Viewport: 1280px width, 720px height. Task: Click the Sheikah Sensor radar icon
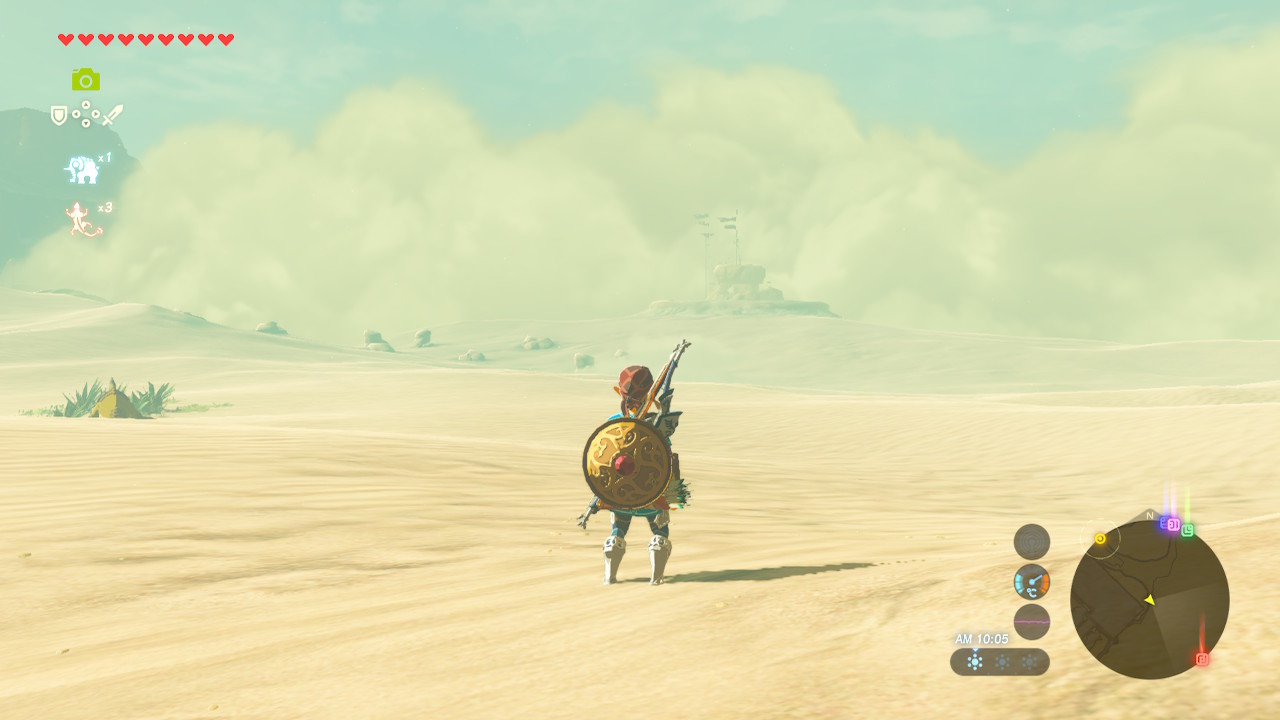point(1032,542)
